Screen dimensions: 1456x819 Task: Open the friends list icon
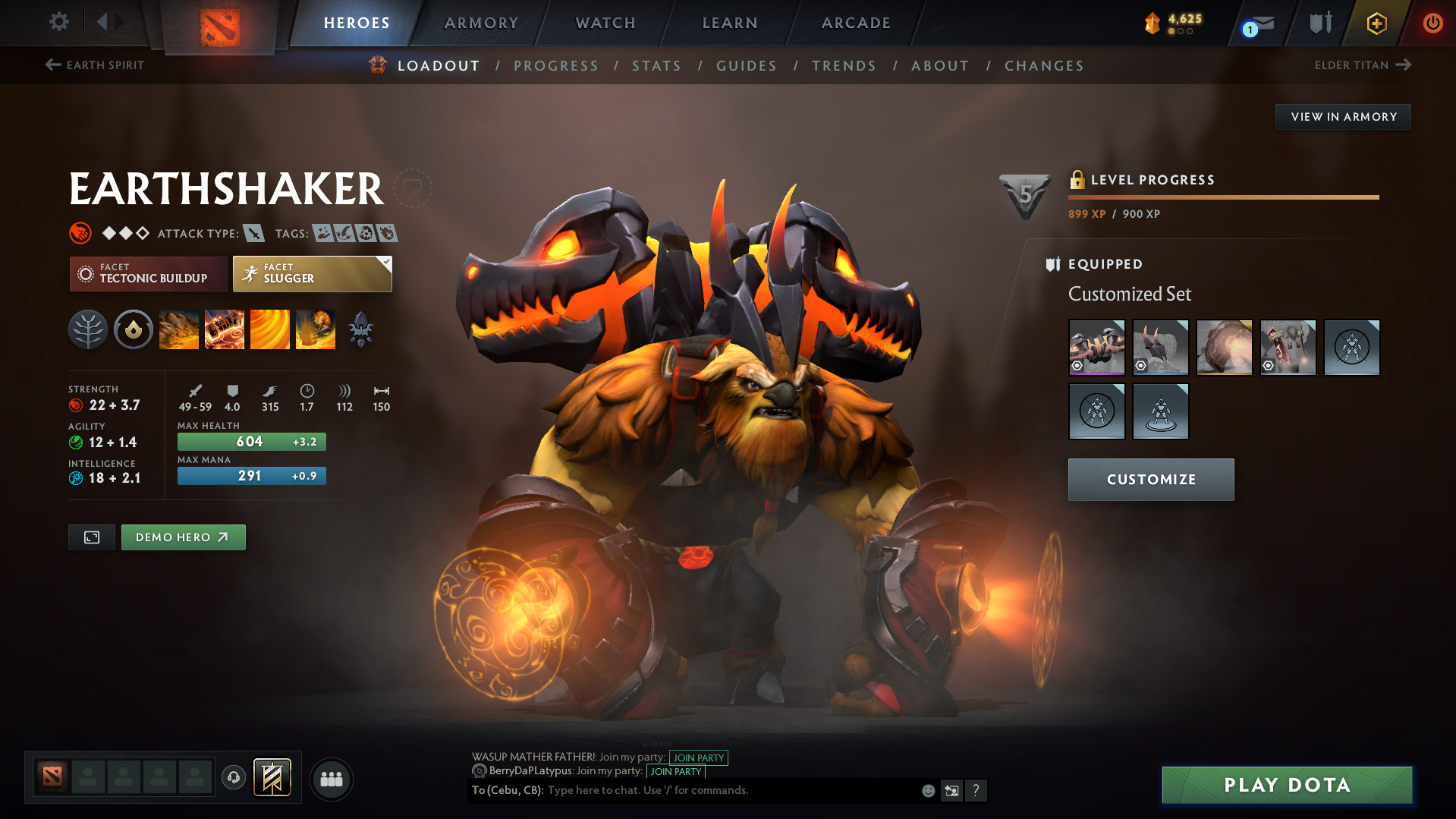(331, 779)
